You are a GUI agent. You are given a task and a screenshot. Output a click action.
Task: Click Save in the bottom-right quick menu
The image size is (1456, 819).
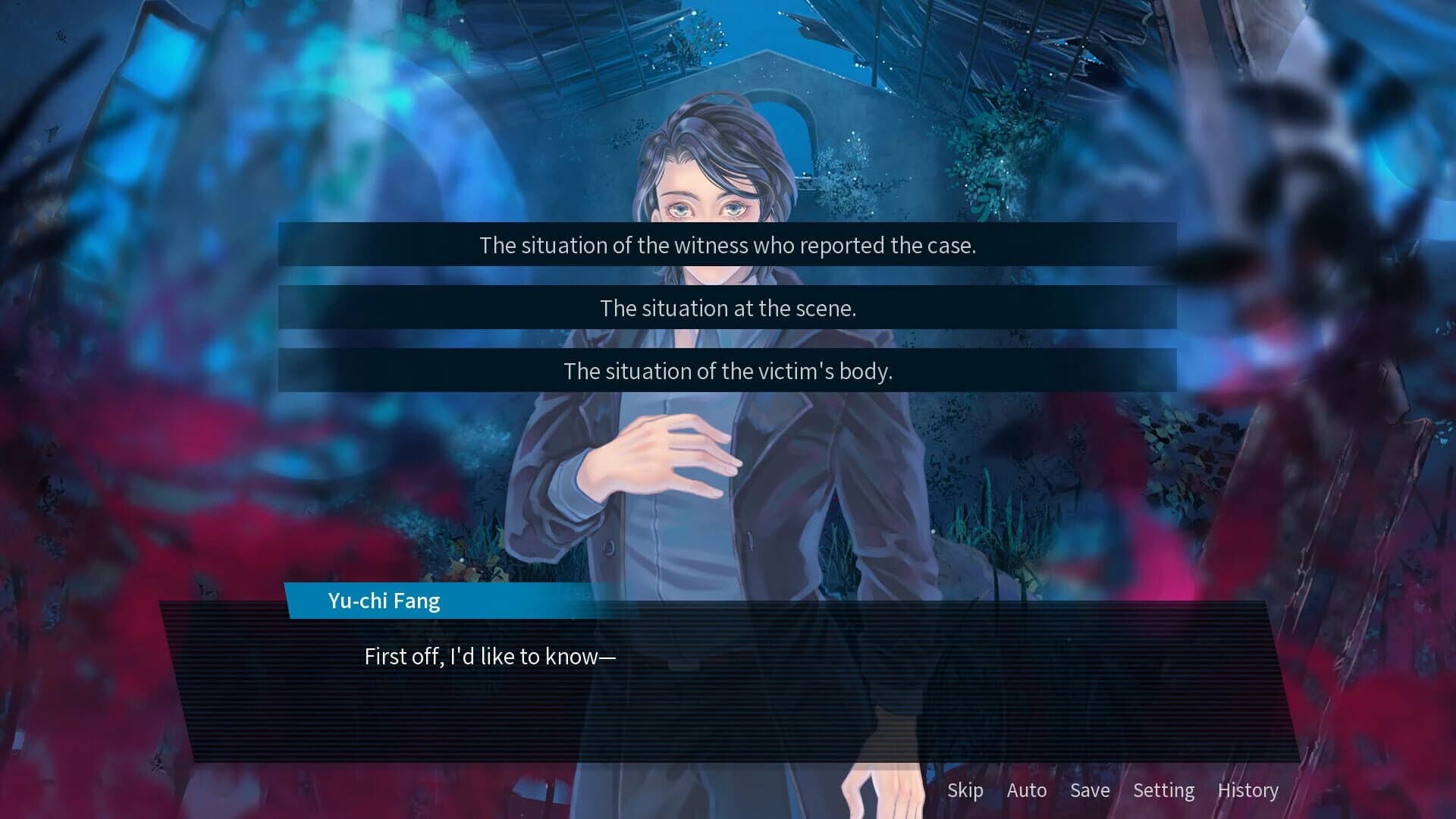coord(1089,790)
